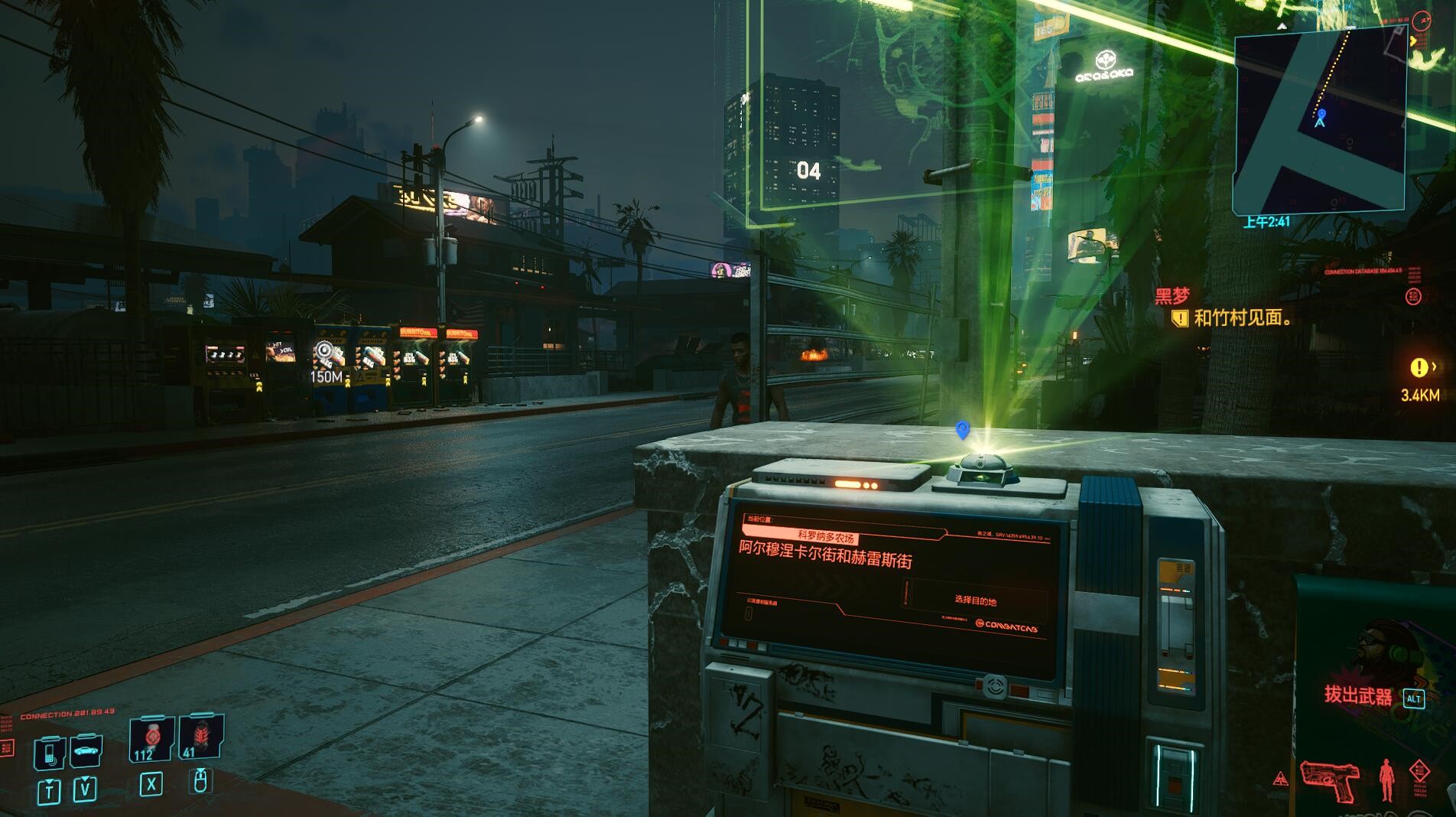
Task: Select the tracked quest 和竹村见面 objective
Action: point(1242,317)
